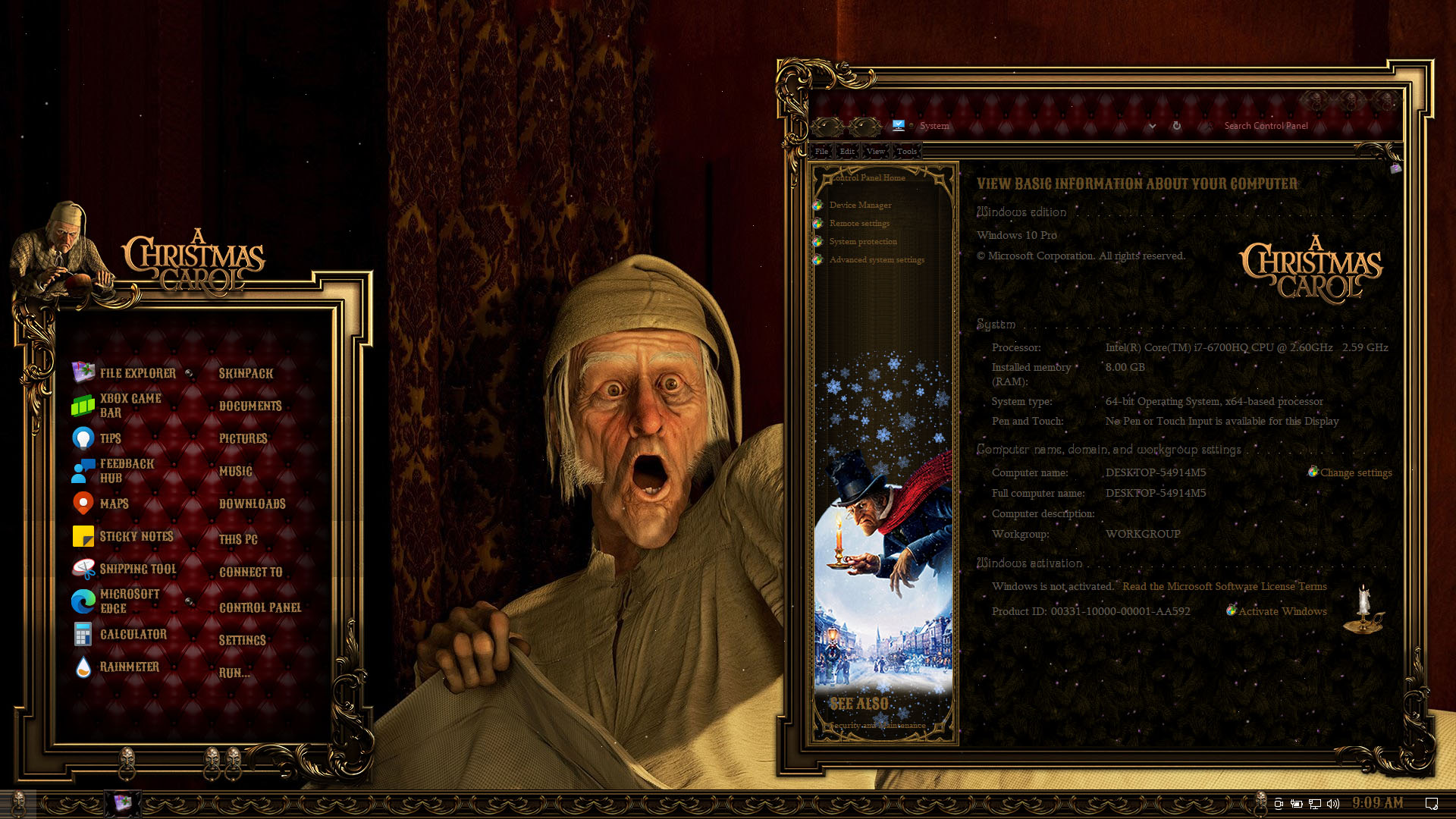Select Change settings for computer name

click(1355, 472)
